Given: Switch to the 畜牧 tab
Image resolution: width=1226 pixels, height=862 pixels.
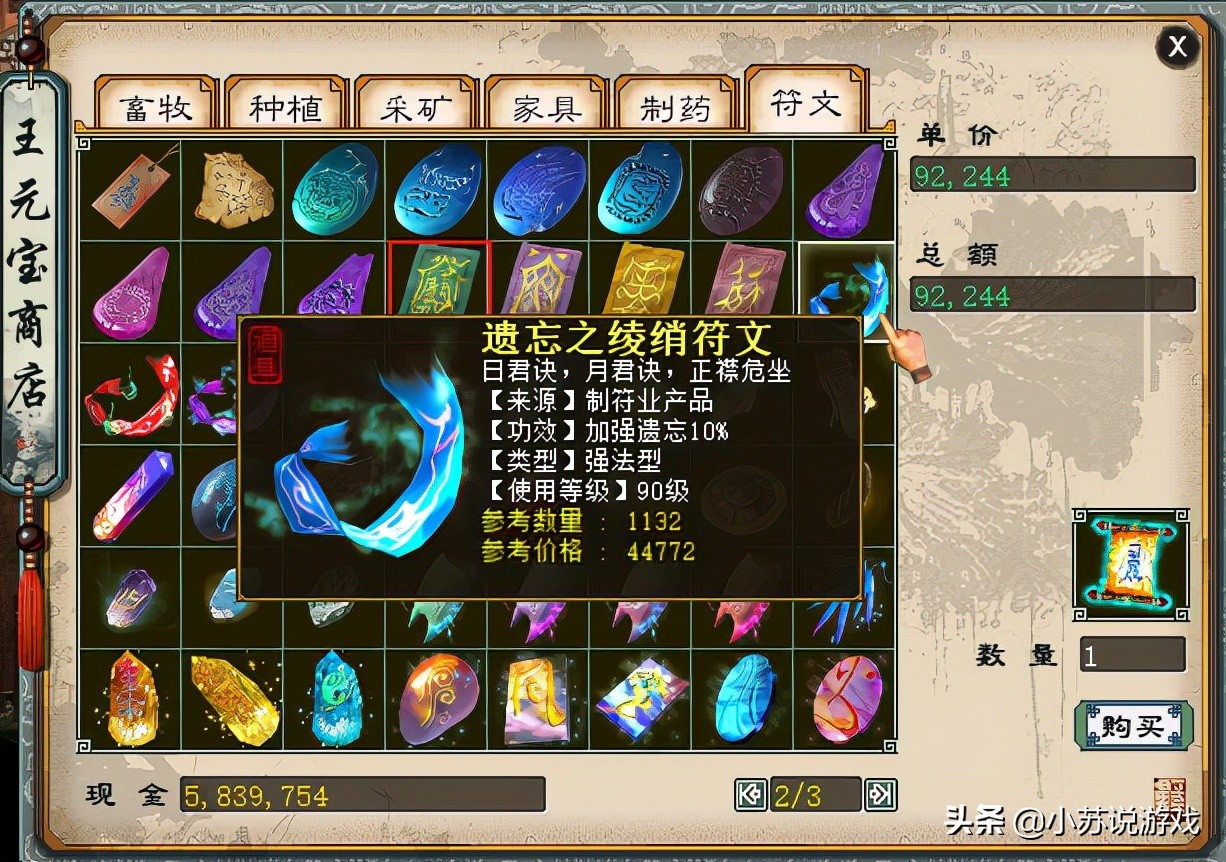Looking at the screenshot, I should point(155,107).
